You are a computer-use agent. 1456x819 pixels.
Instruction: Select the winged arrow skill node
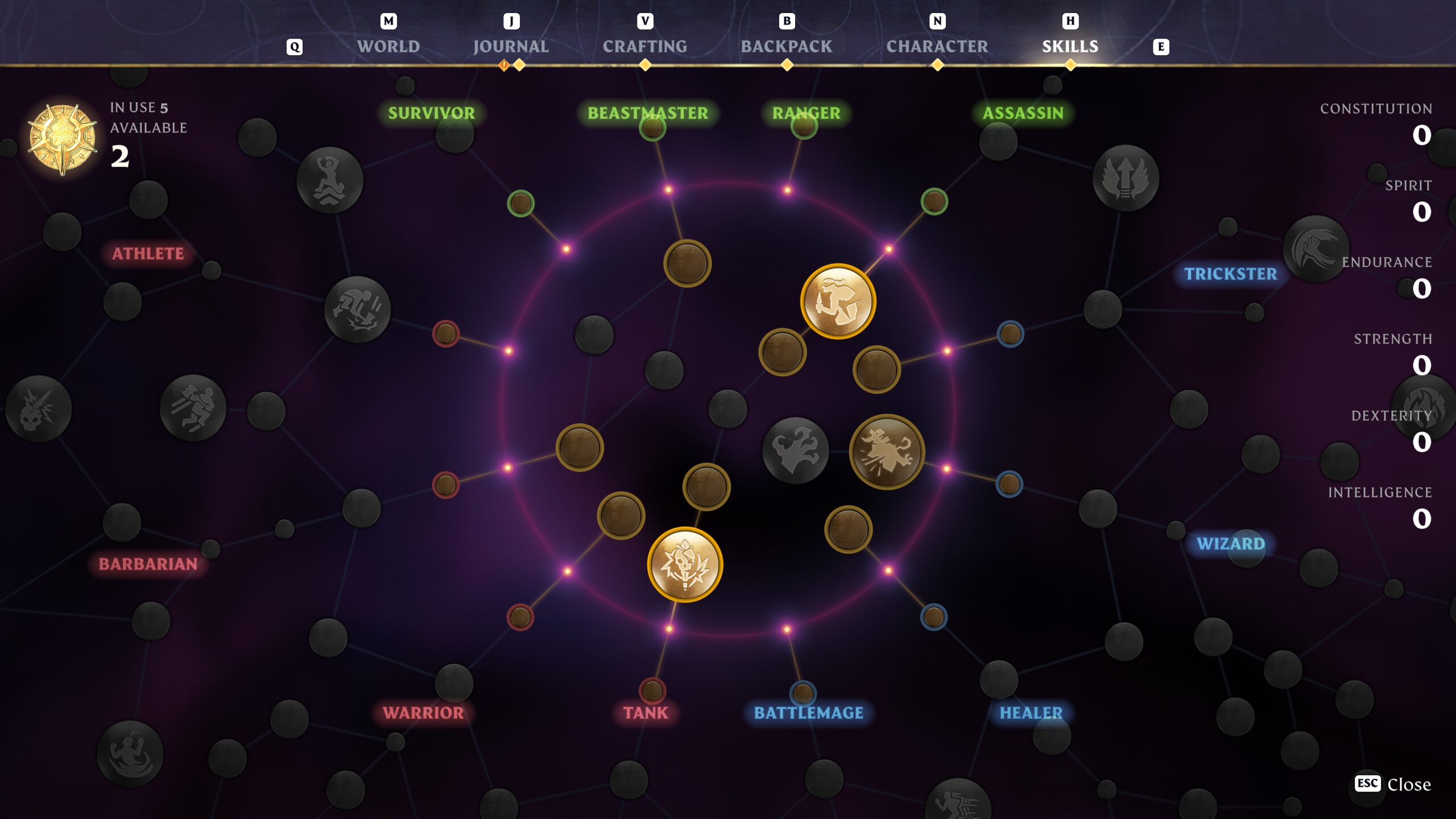(1125, 178)
